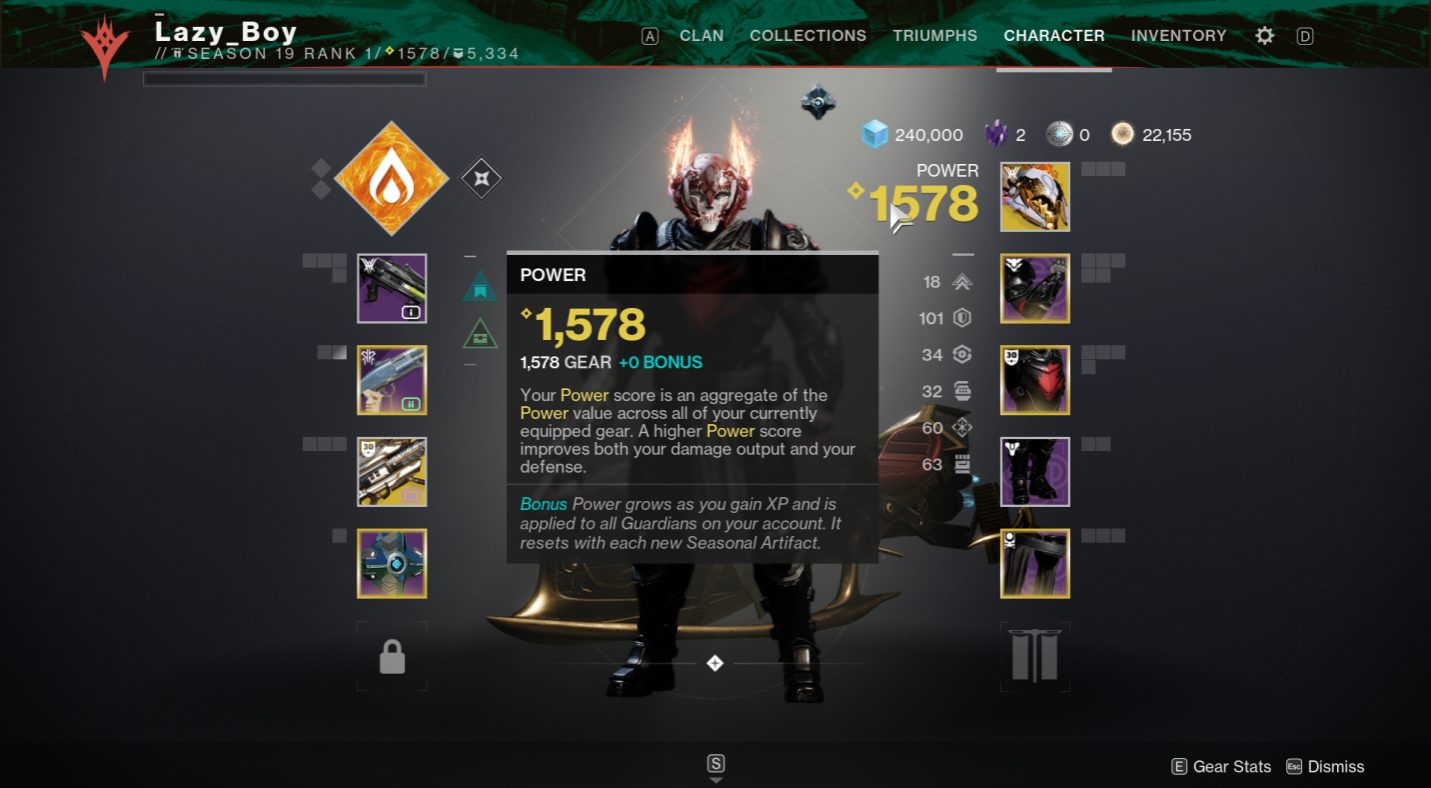This screenshot has width=1431, height=788.
Task: Select the equipped class item
Action: point(1035,563)
